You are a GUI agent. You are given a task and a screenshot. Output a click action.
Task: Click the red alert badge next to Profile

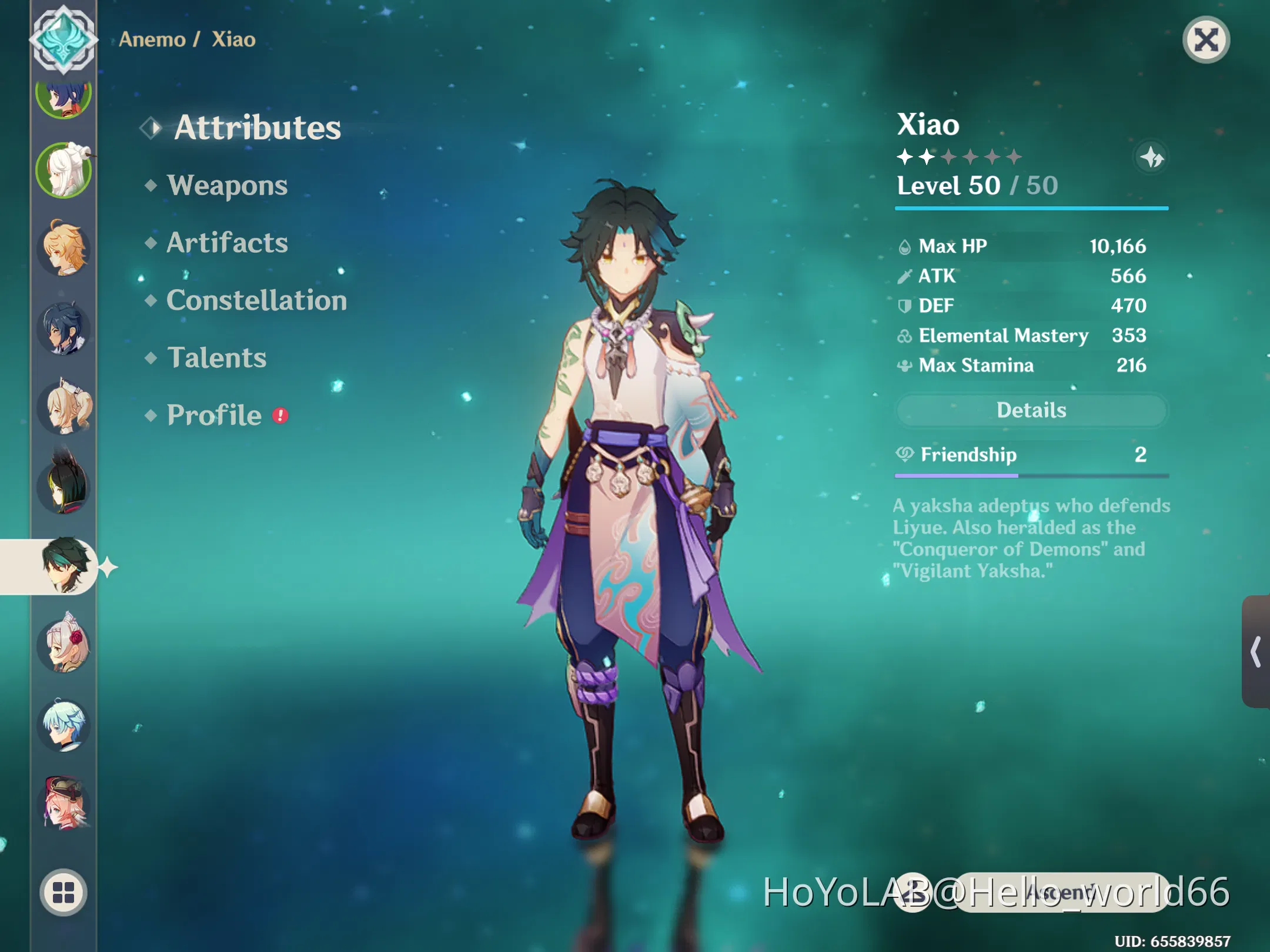pyautogui.click(x=280, y=414)
